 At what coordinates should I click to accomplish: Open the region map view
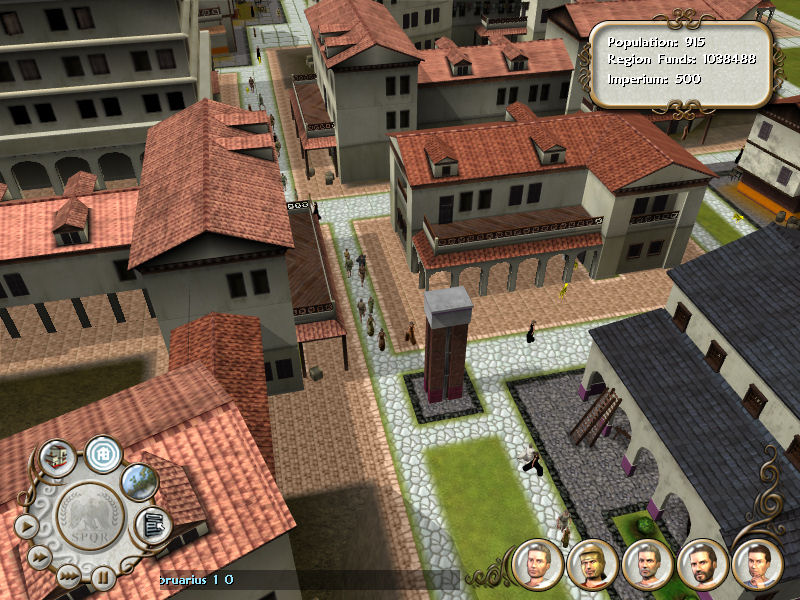click(140, 481)
